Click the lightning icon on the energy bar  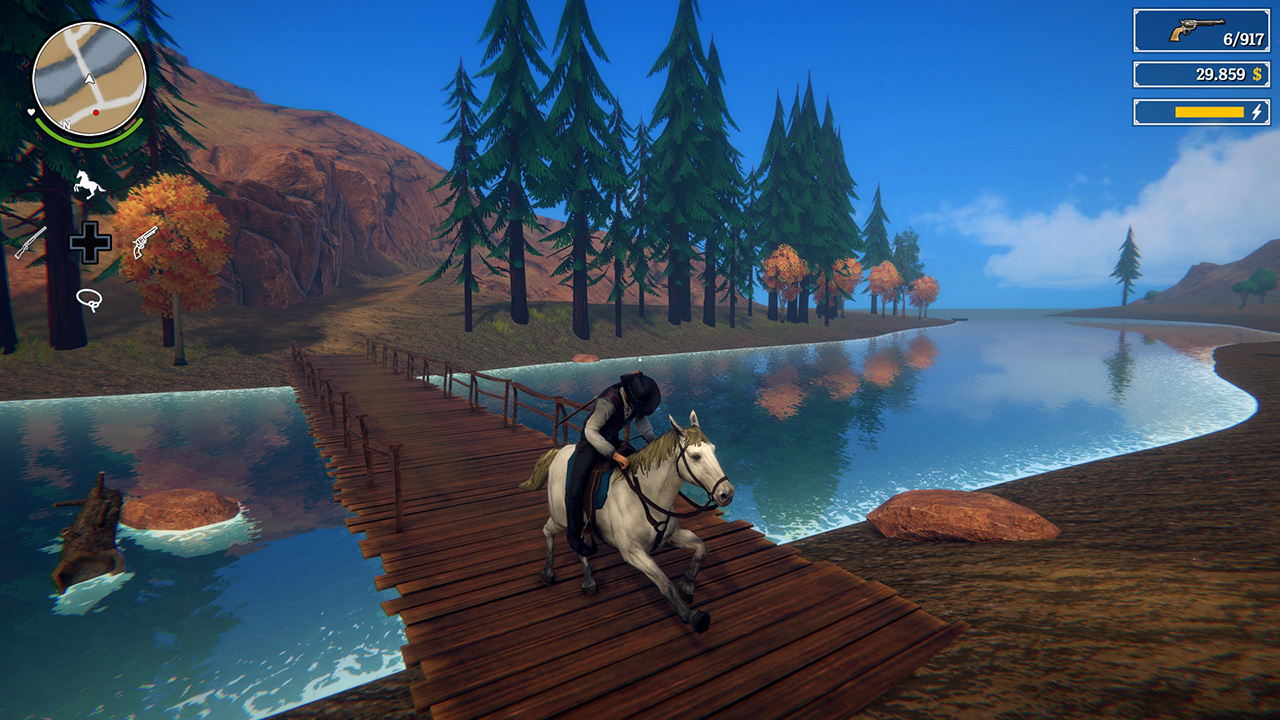1256,112
